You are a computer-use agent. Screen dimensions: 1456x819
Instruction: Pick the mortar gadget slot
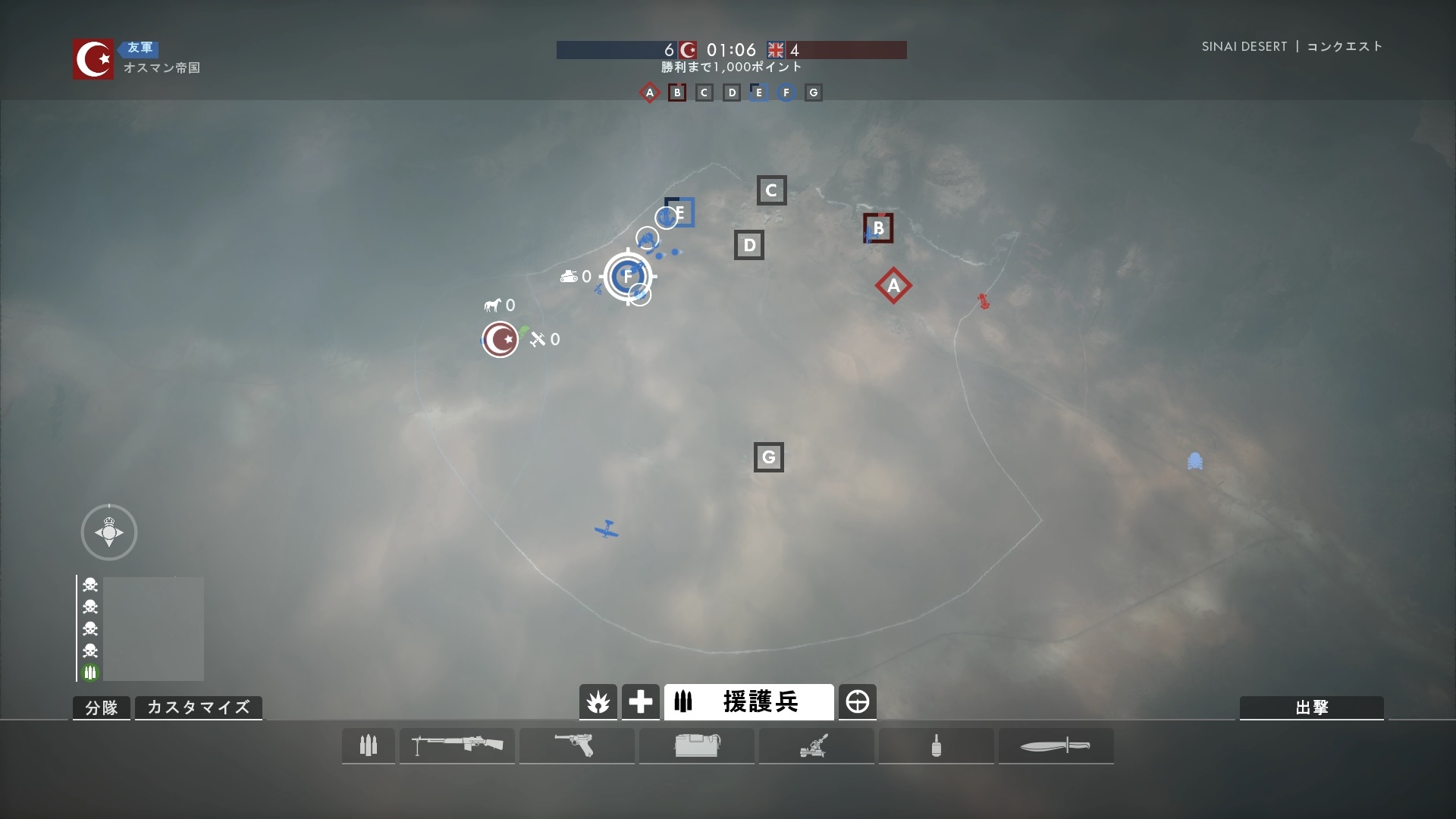tap(816, 745)
